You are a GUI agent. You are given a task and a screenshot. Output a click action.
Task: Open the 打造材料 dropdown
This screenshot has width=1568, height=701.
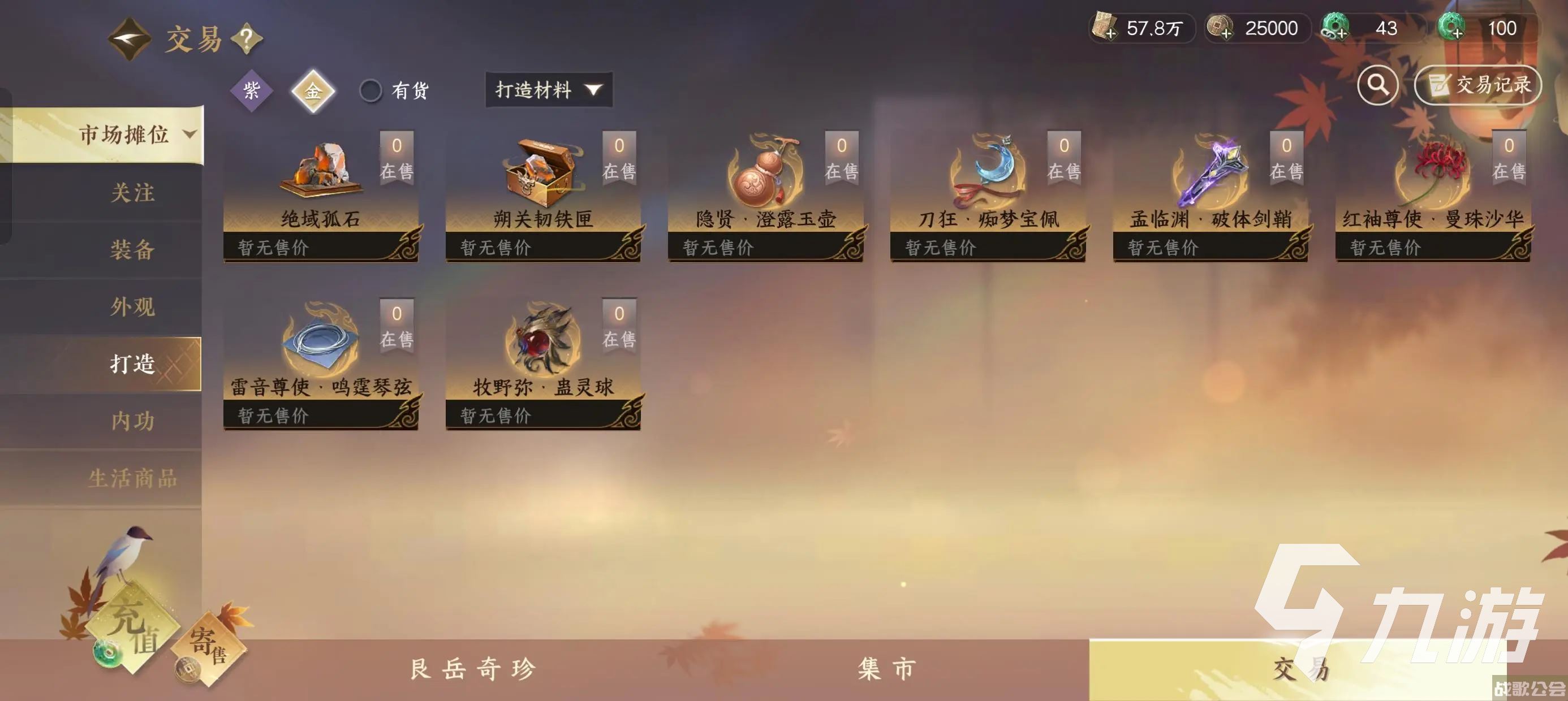click(549, 90)
